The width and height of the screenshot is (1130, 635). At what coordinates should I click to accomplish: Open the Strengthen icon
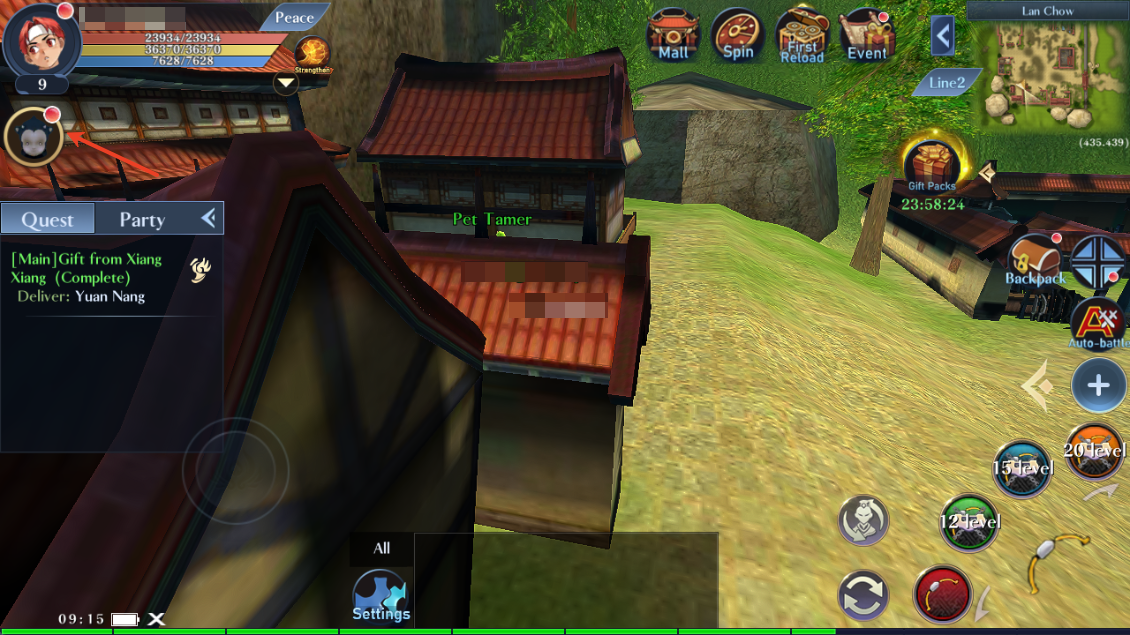313,54
